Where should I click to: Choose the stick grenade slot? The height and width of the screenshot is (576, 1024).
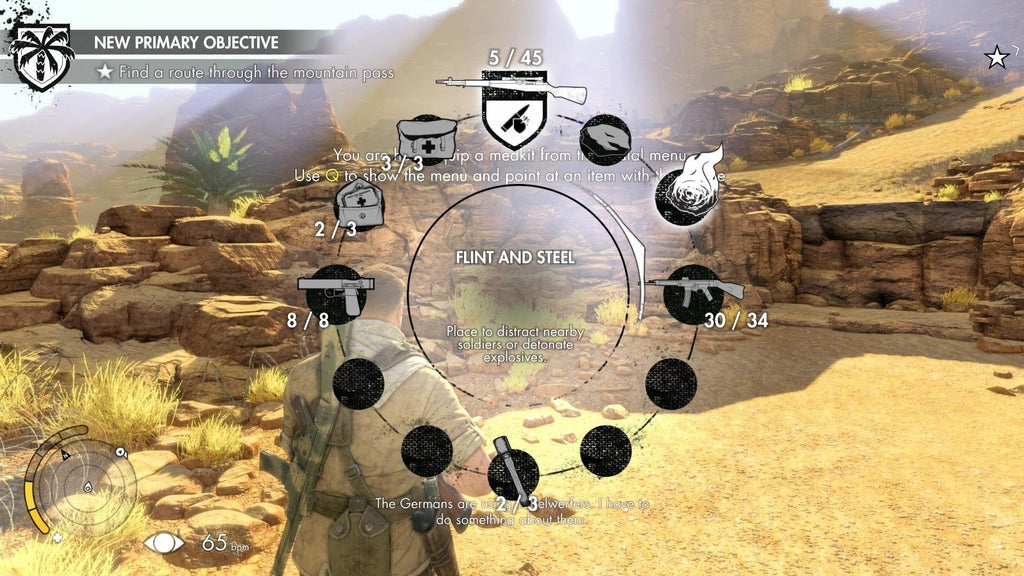513,473
